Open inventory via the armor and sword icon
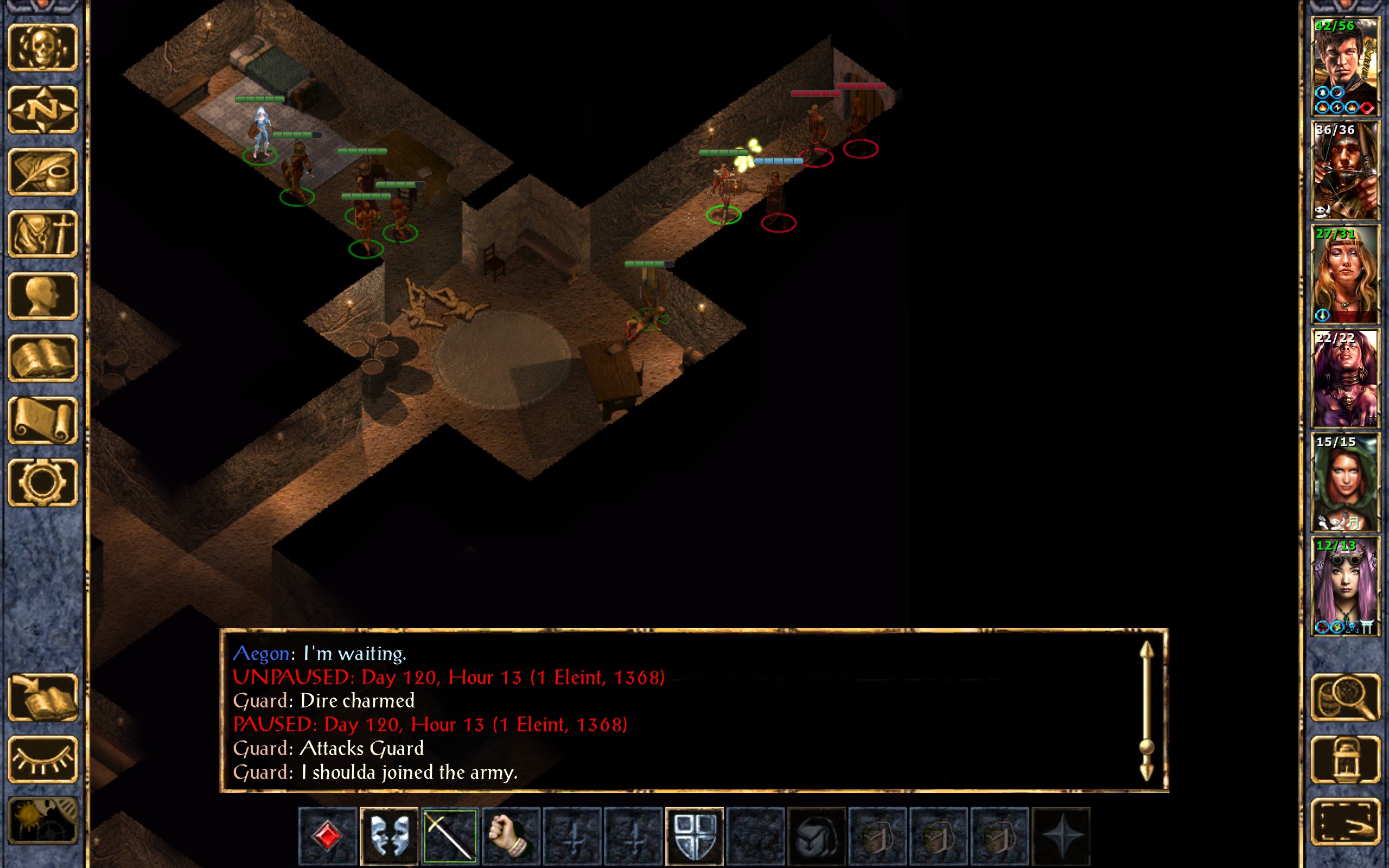This screenshot has width=1389, height=868. [x=43, y=234]
